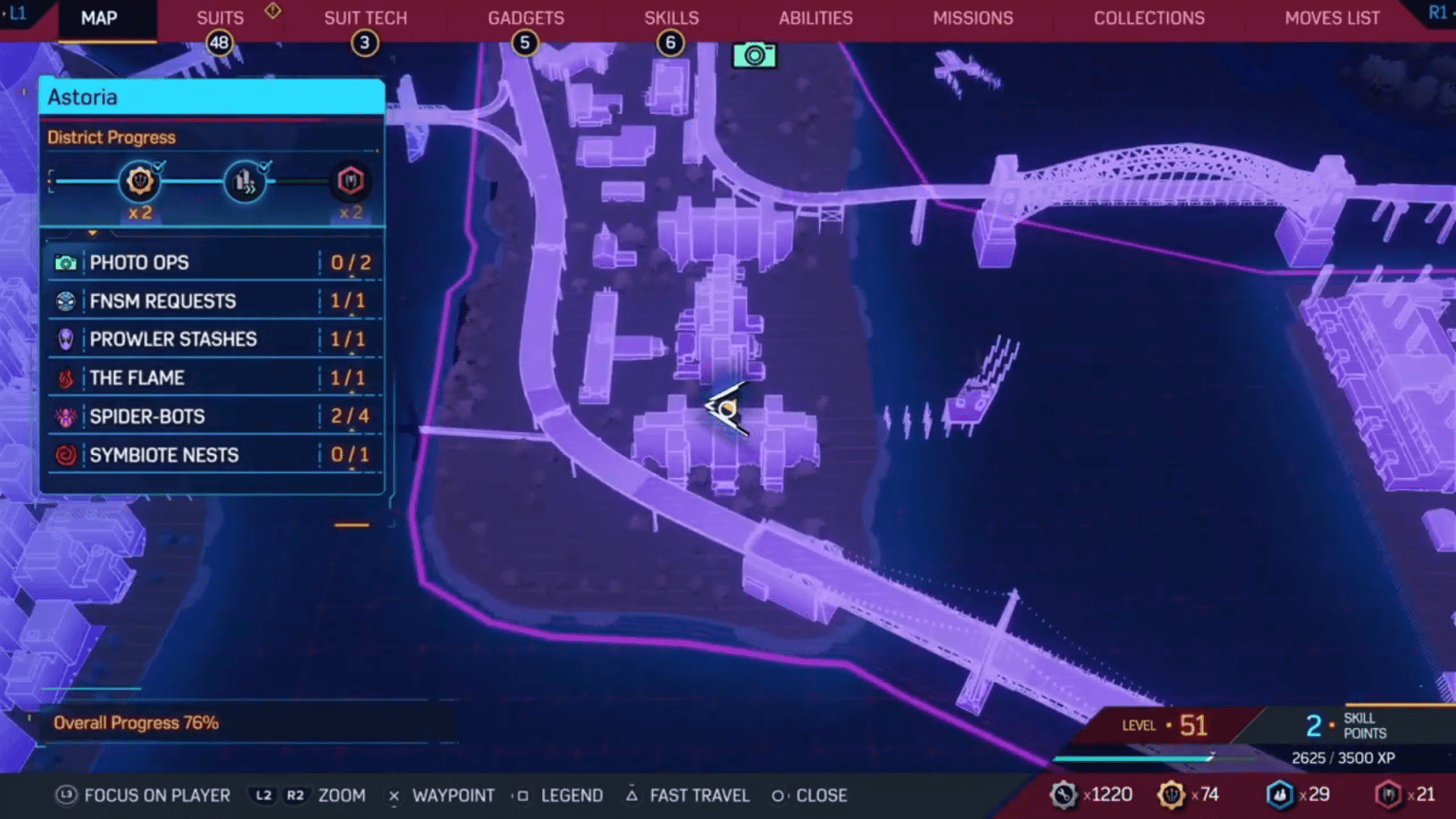Switch to the MISSIONS tab
1456x819 pixels.
tap(973, 17)
